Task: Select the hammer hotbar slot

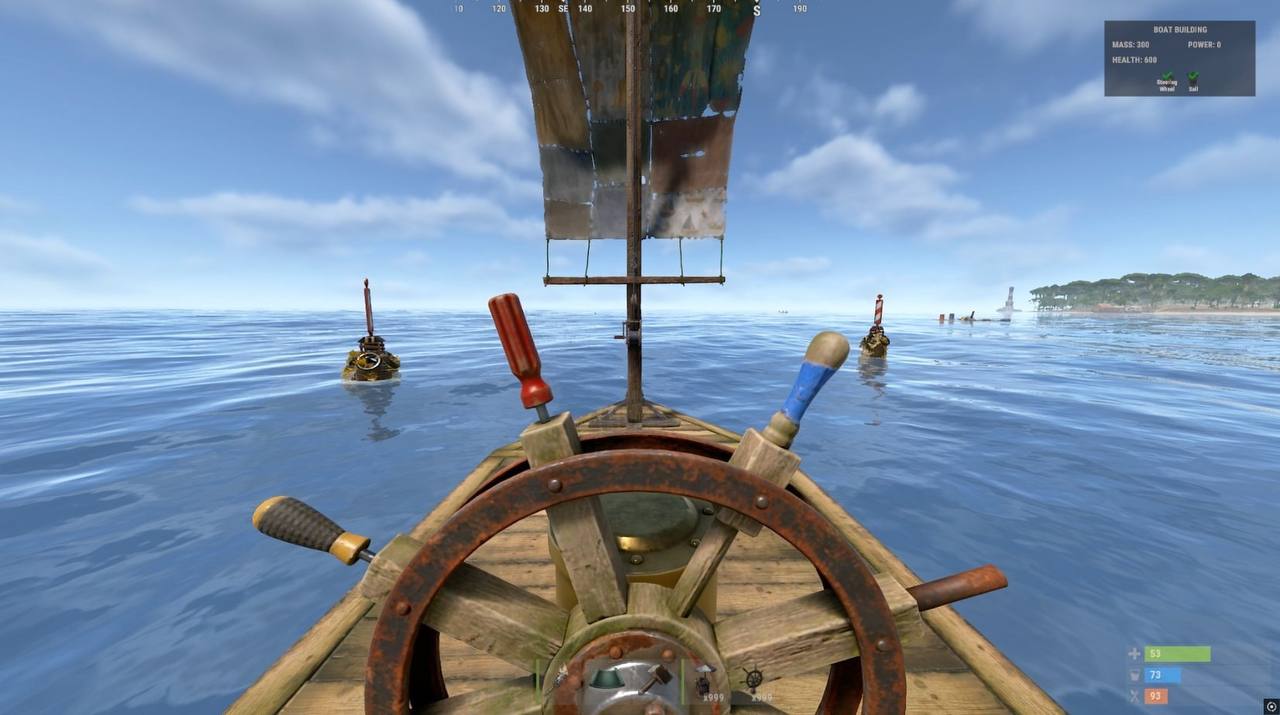Action: coord(657,679)
